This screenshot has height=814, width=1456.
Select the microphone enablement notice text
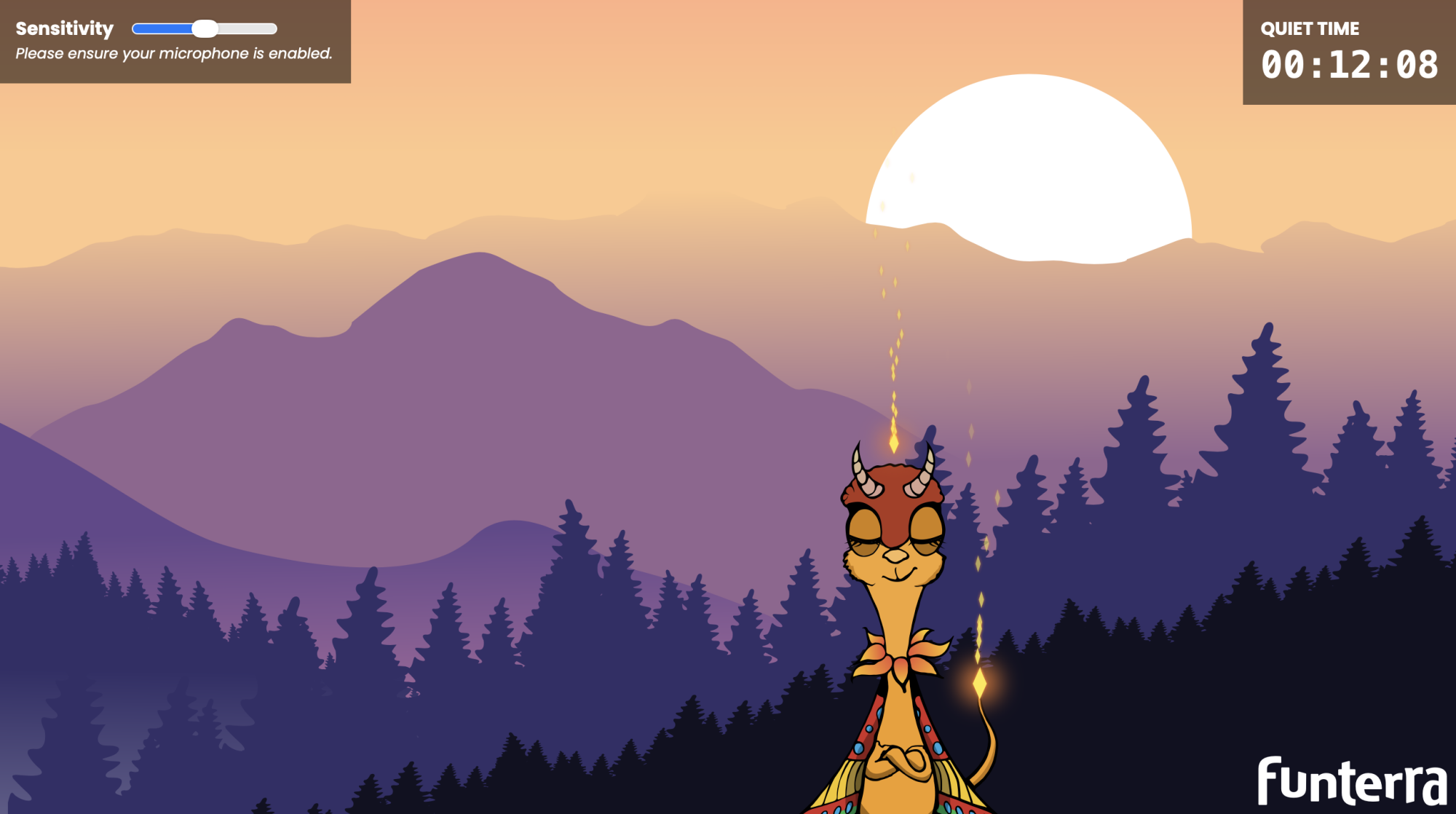pyautogui.click(x=175, y=52)
